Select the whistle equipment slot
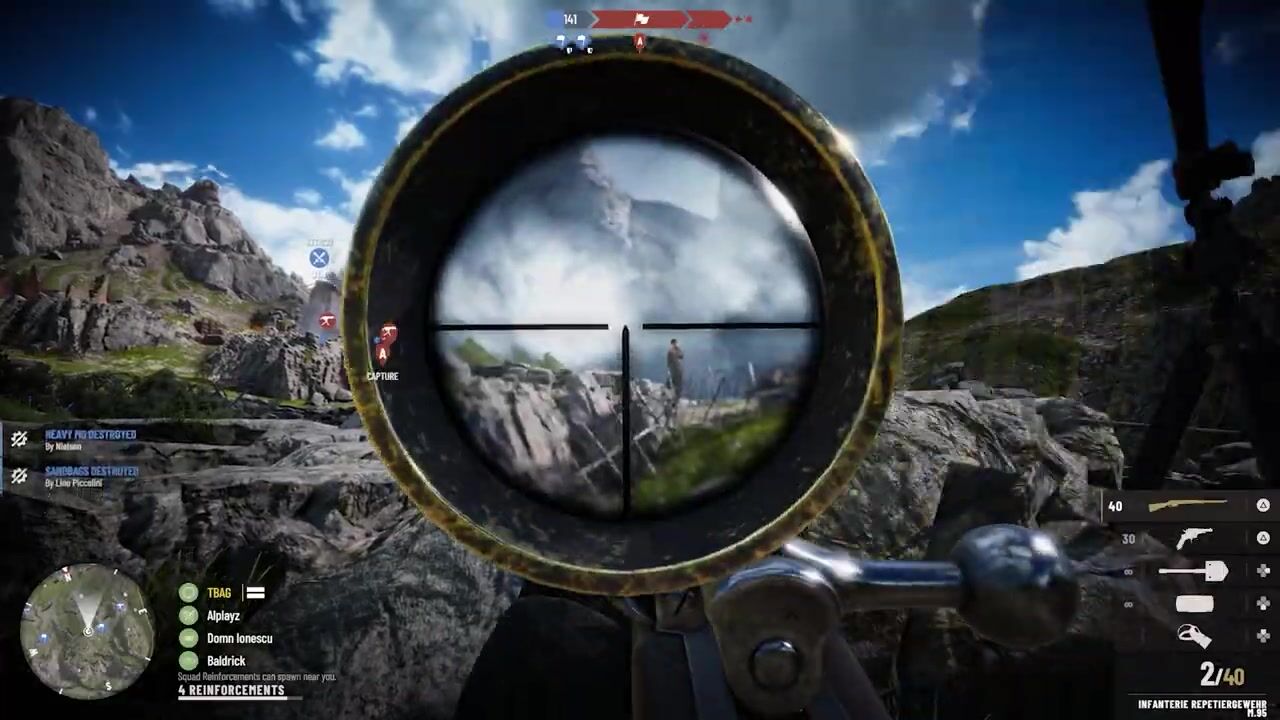This screenshot has height=720, width=1280. pyautogui.click(x=1194, y=636)
